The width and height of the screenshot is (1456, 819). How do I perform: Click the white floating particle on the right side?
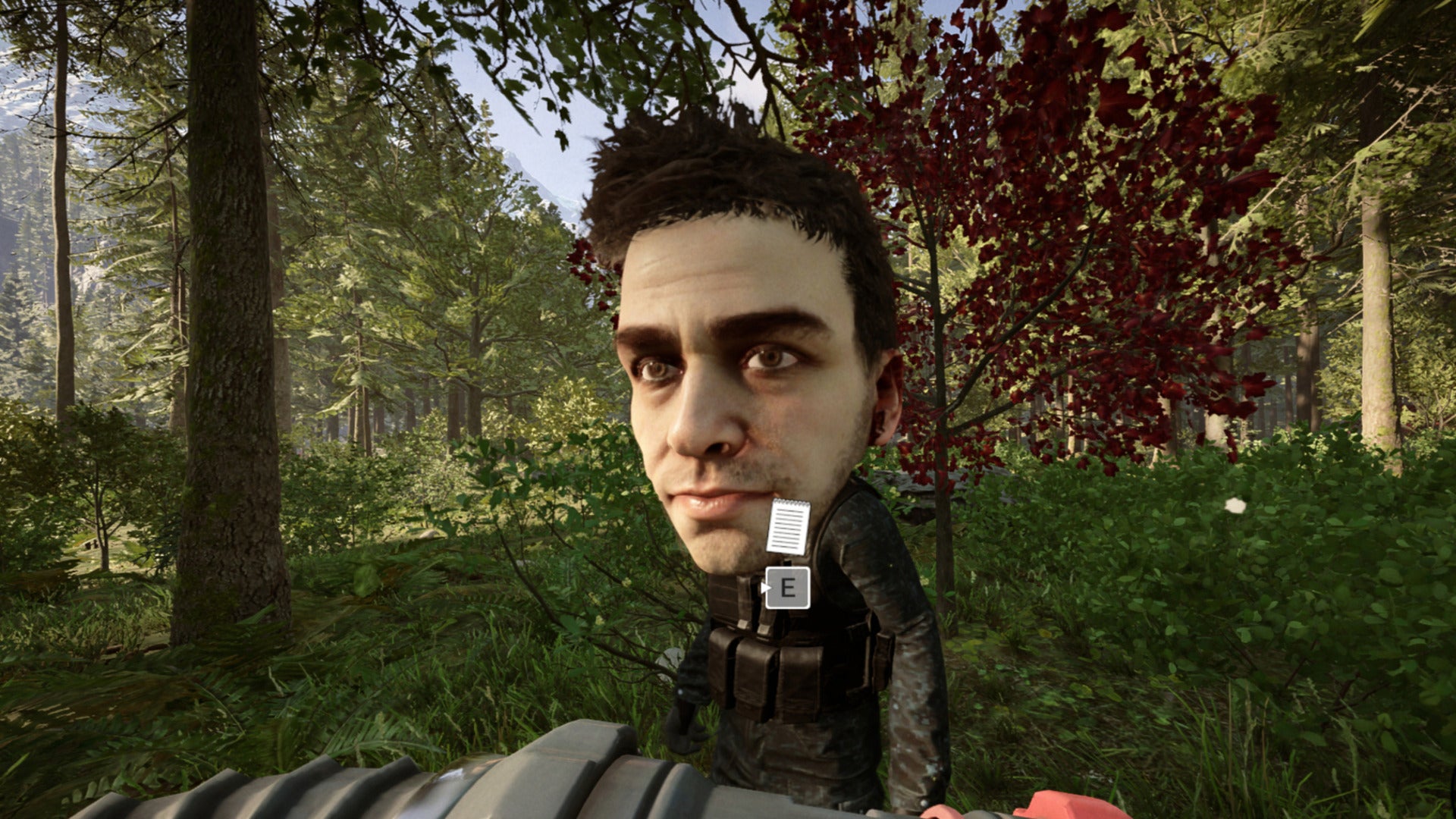[x=1235, y=506]
